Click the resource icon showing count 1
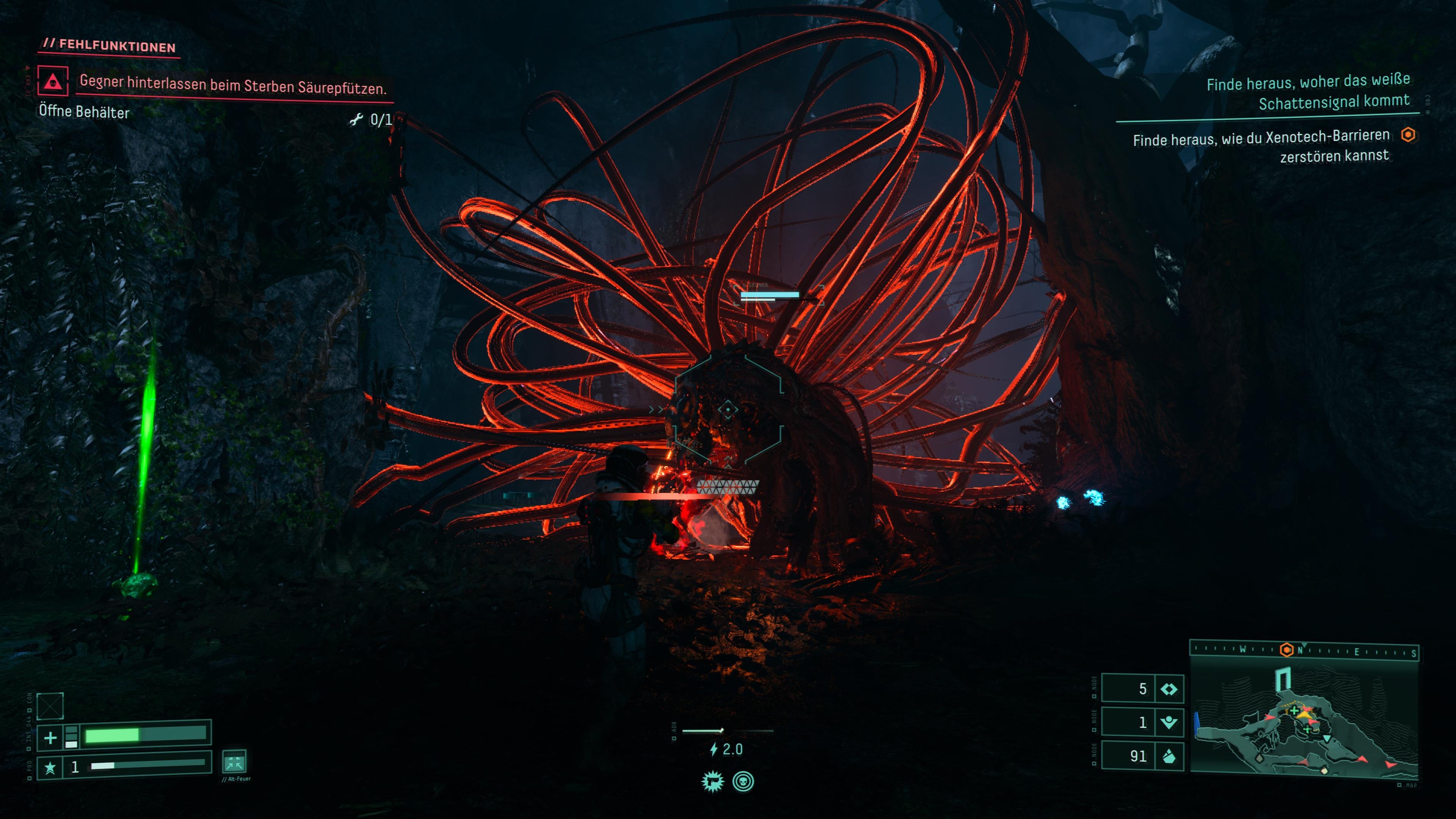 [1168, 722]
